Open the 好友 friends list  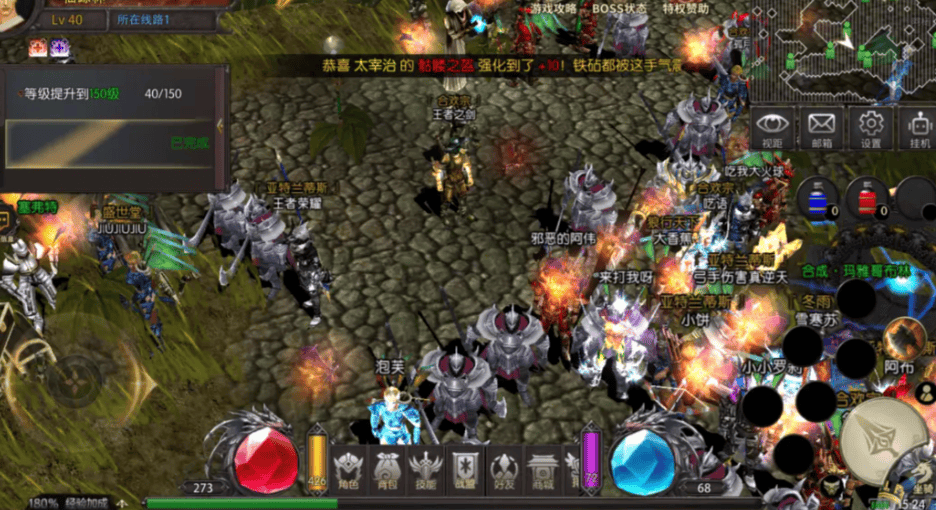point(502,469)
